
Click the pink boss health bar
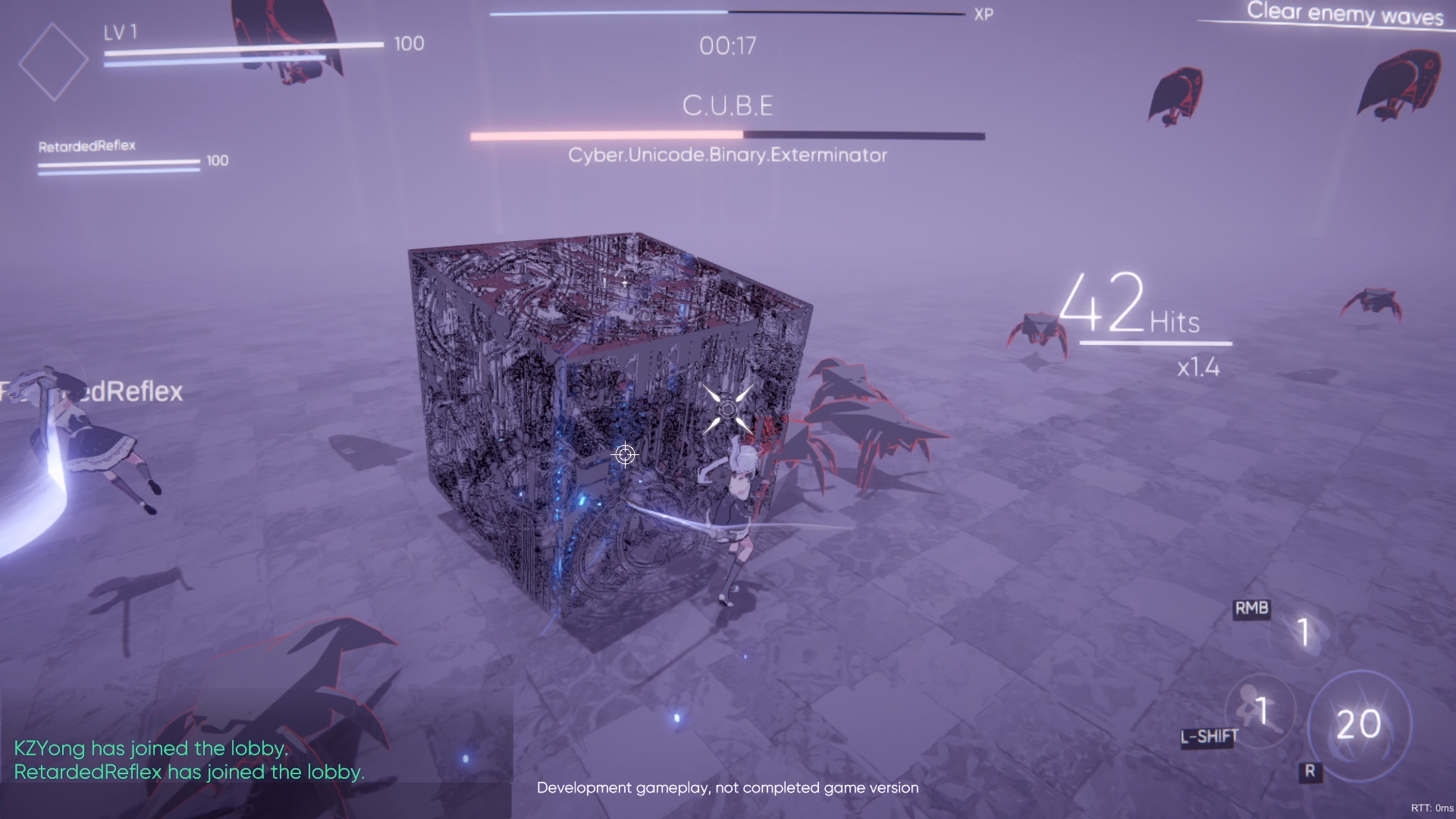(607, 134)
